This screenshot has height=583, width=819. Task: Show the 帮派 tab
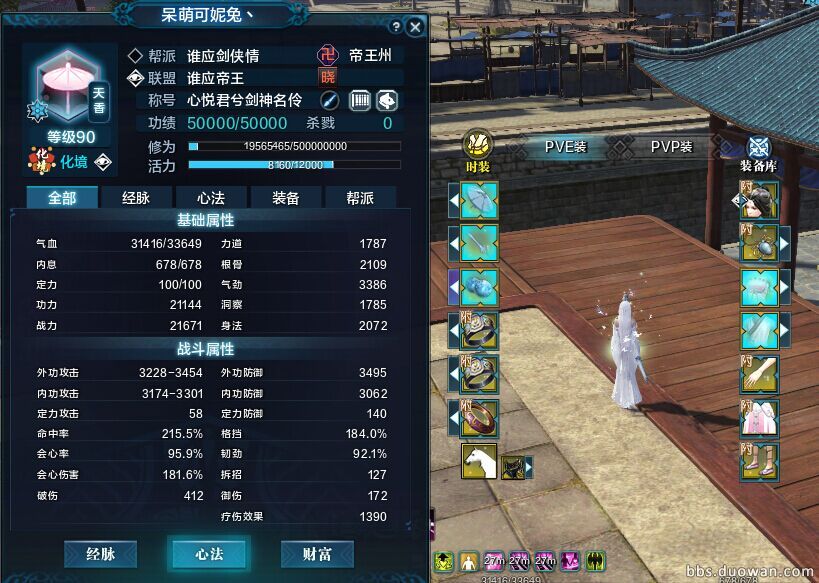click(360, 198)
